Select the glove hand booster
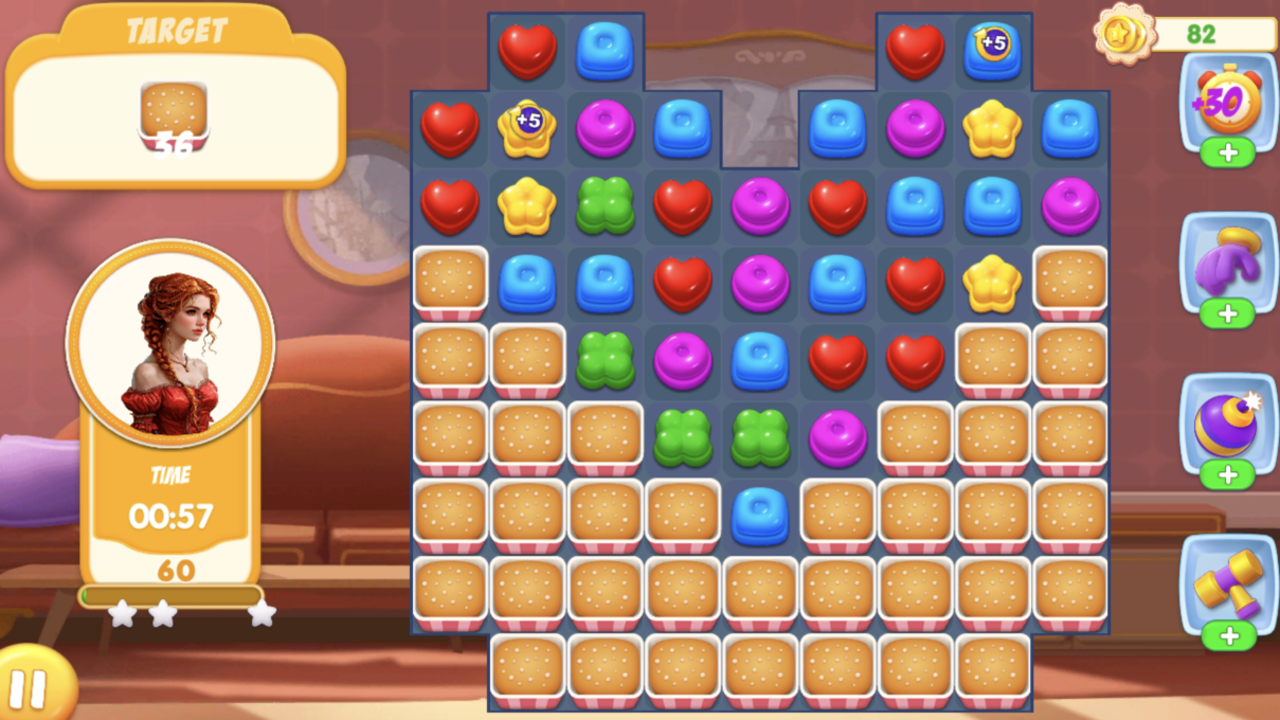Viewport: 1280px width, 720px height. [1228, 265]
